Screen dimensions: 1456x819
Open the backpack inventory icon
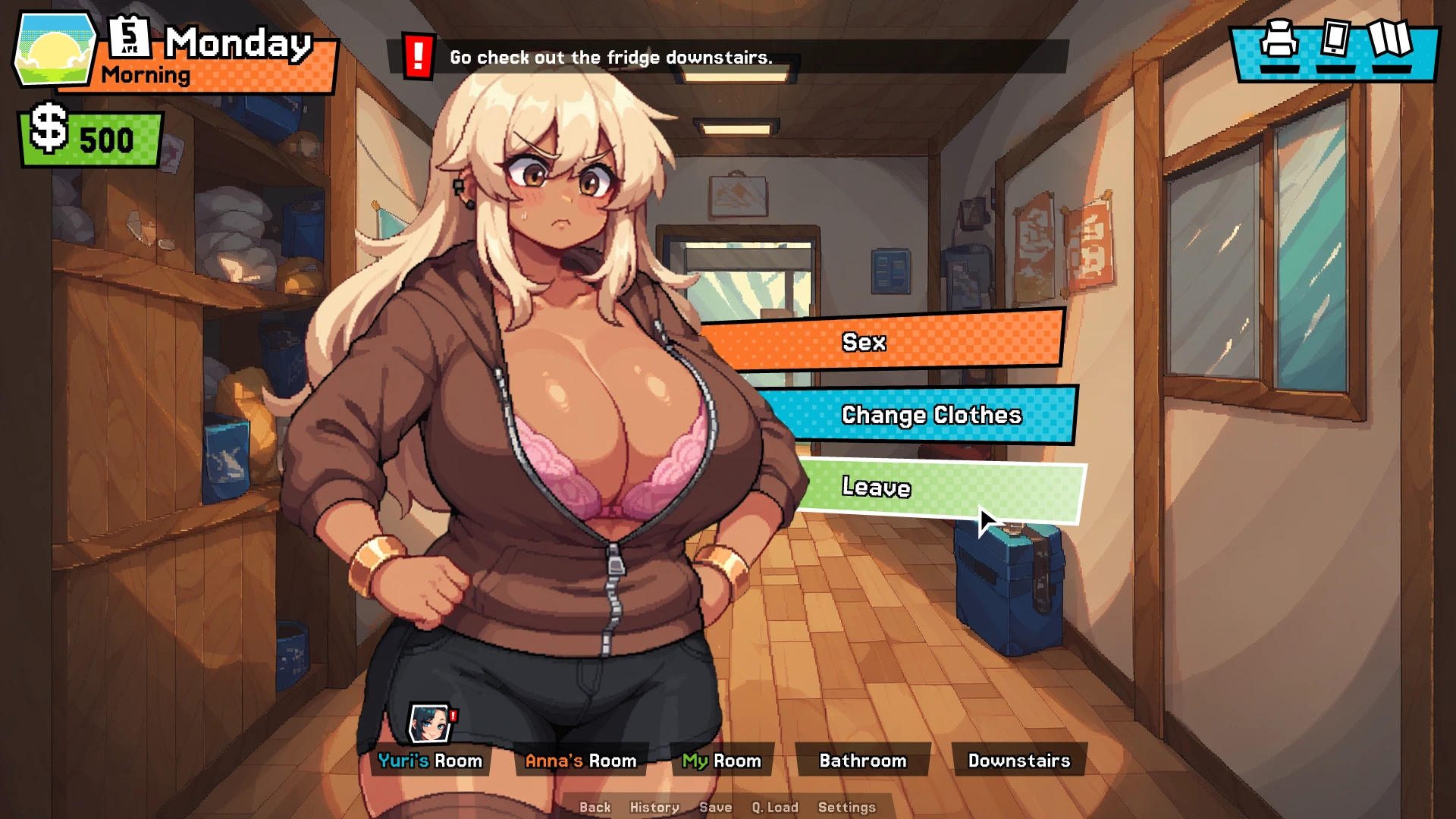click(x=1279, y=40)
